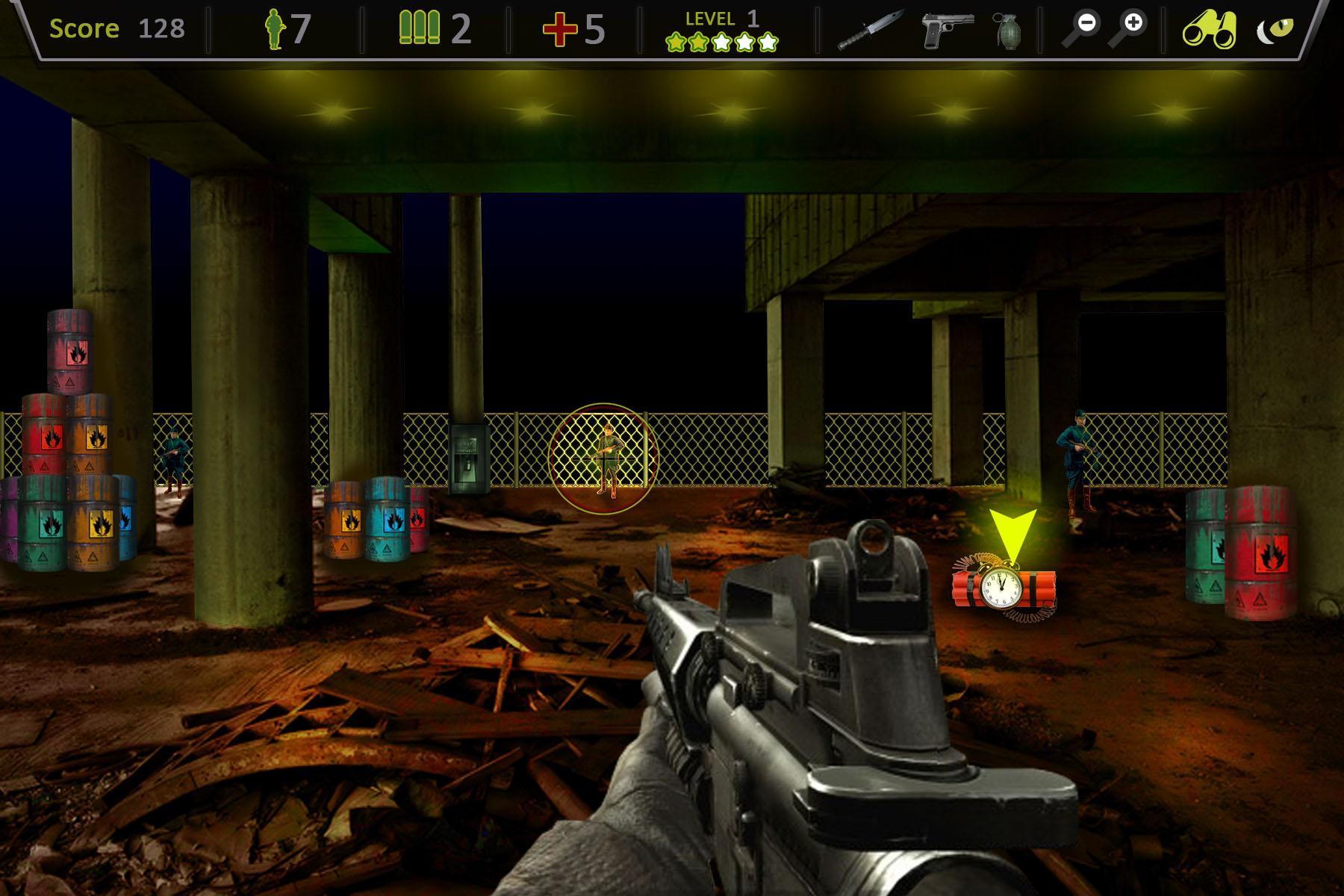1344x896 pixels.
Task: Activate the yellow binoculars
Action: coord(1209,30)
